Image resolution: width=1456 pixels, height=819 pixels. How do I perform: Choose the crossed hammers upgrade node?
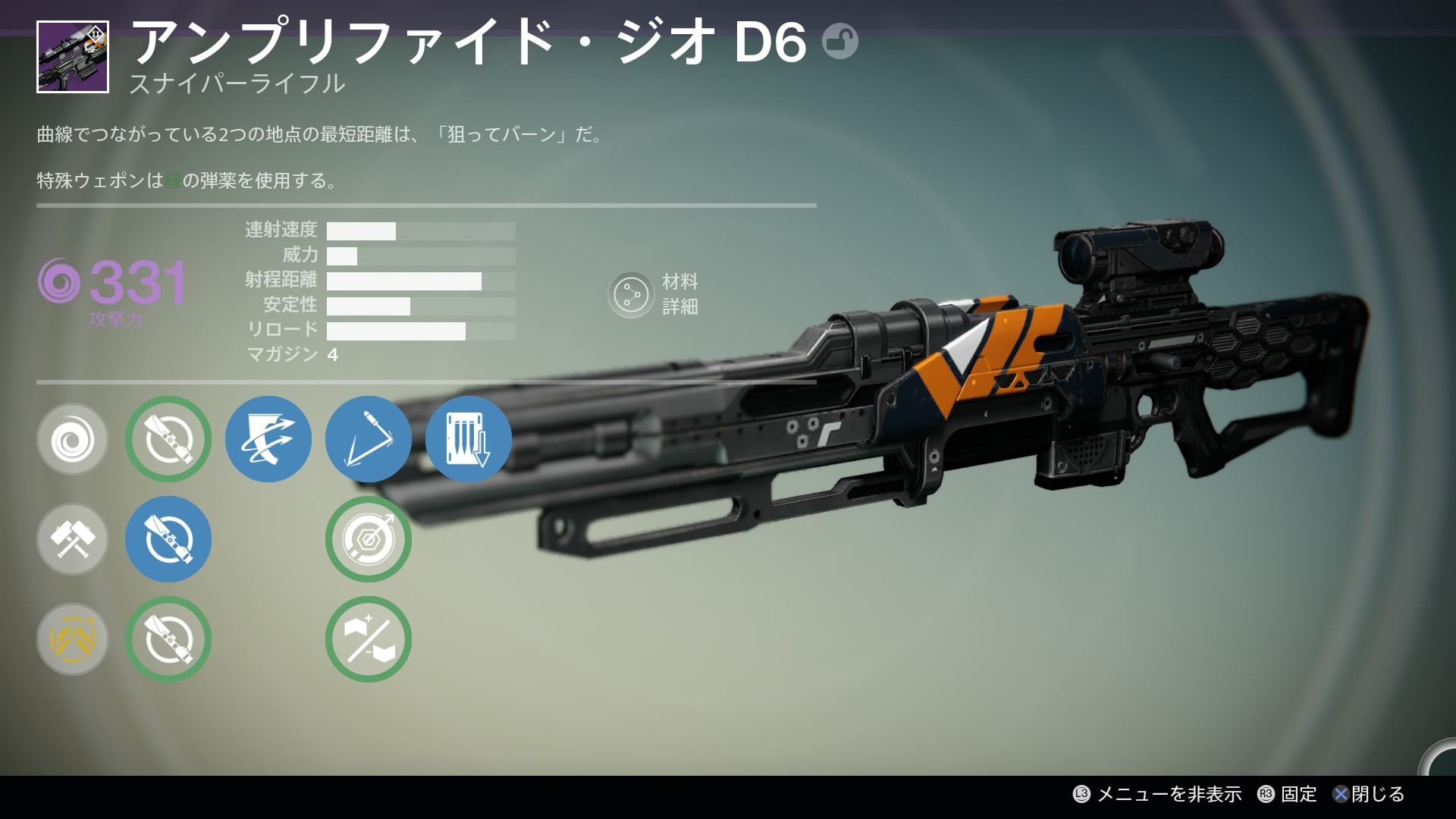73,539
